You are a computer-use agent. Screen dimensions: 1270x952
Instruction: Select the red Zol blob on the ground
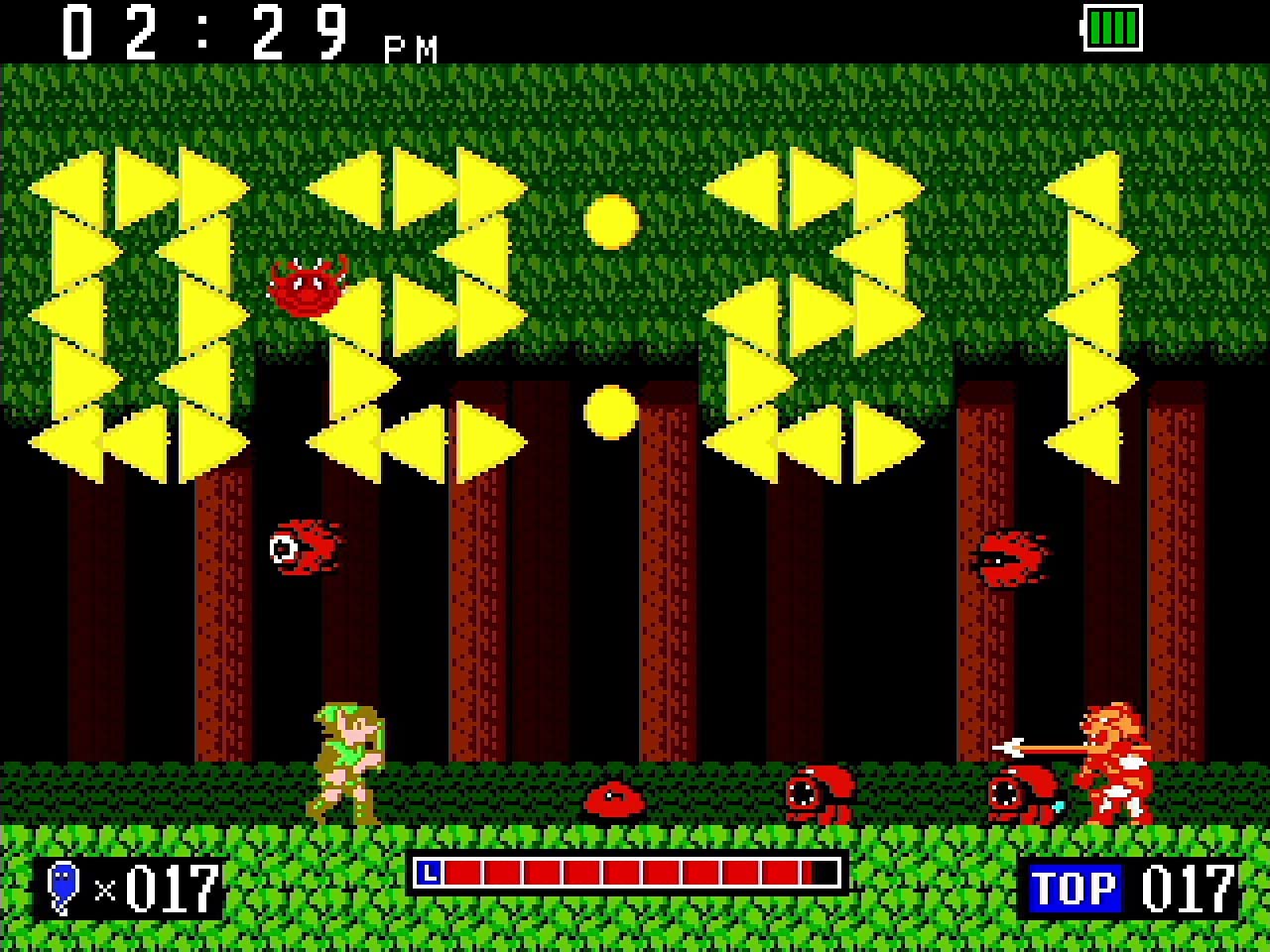click(615, 798)
